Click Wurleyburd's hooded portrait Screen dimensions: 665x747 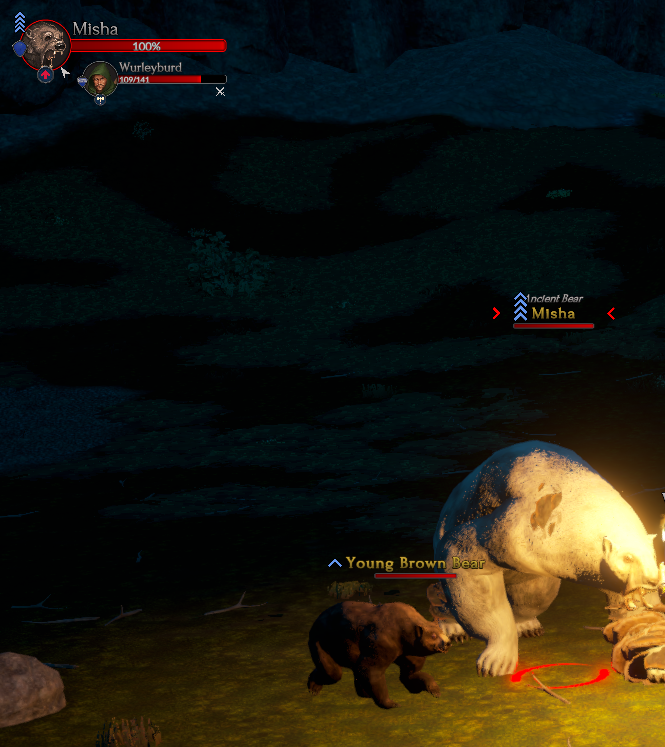click(x=100, y=78)
